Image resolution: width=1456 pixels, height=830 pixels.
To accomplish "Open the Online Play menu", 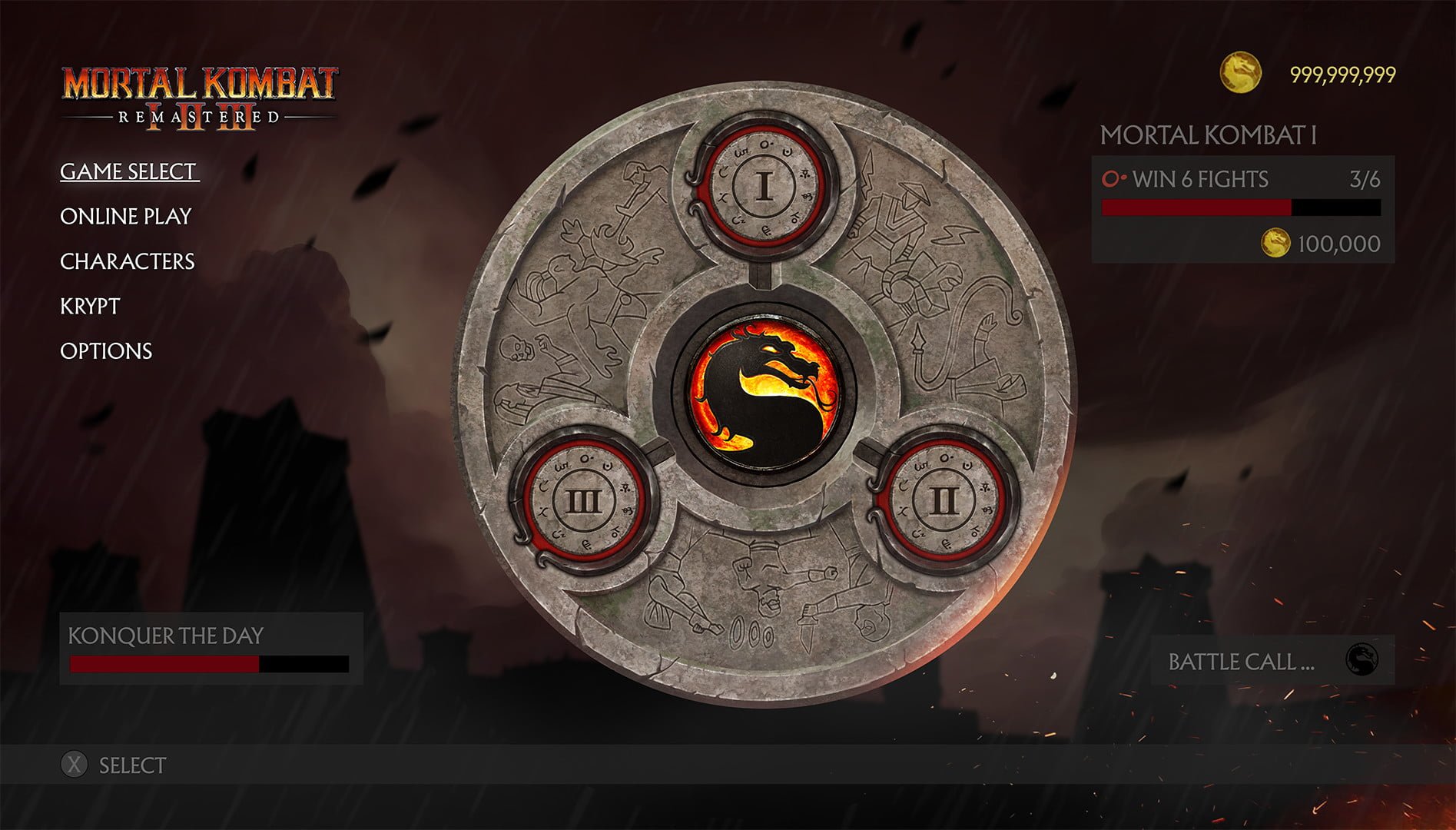I will click(126, 217).
